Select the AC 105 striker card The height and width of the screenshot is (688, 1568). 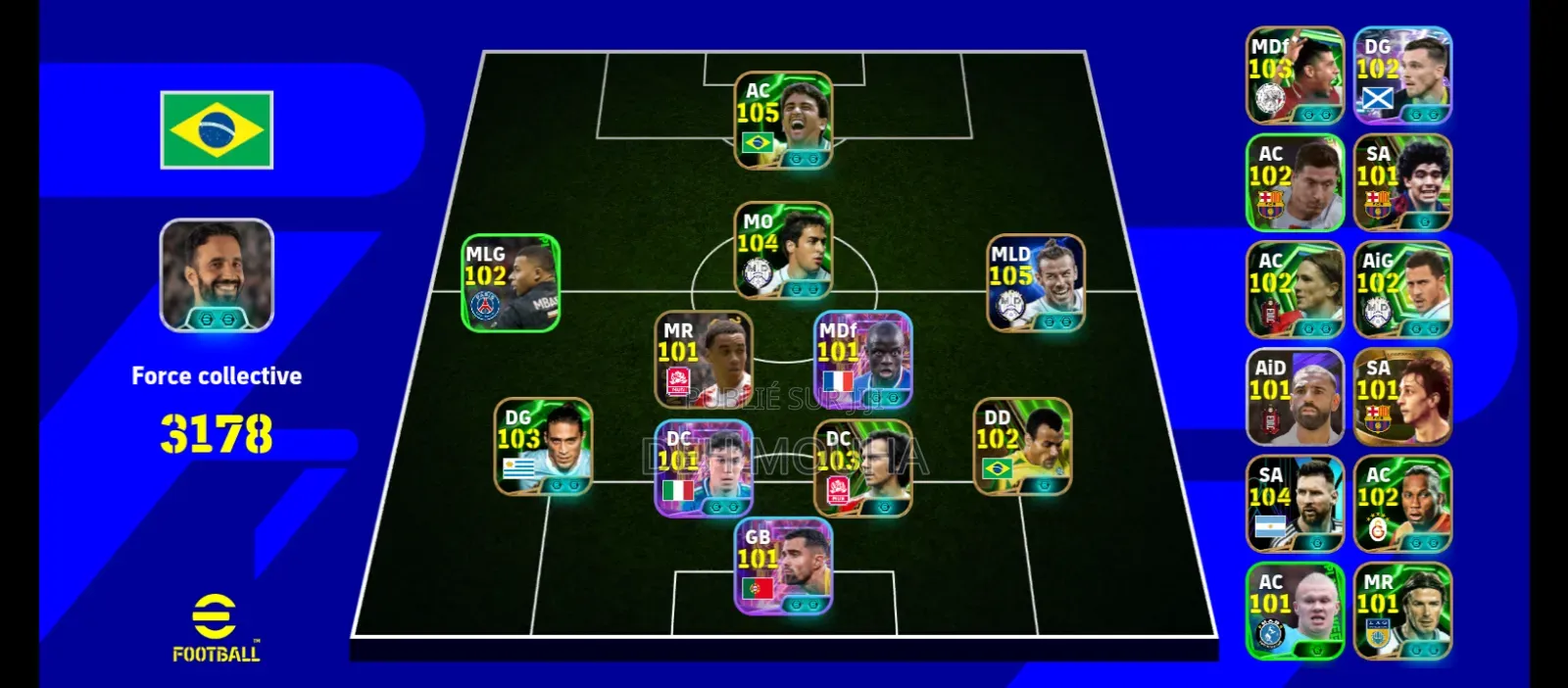click(783, 121)
